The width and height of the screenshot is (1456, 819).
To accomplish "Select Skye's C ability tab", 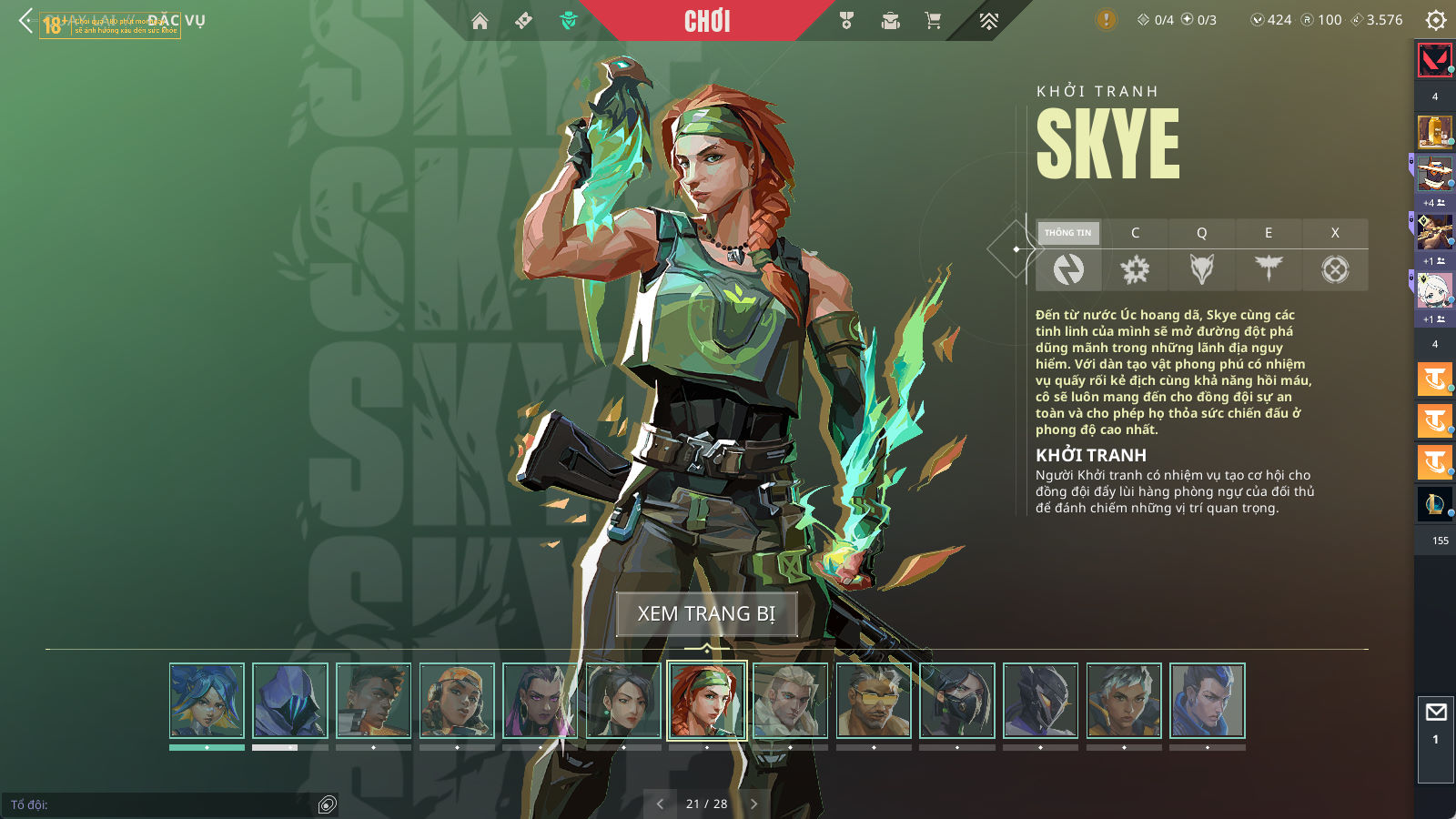I will 1135,257.
